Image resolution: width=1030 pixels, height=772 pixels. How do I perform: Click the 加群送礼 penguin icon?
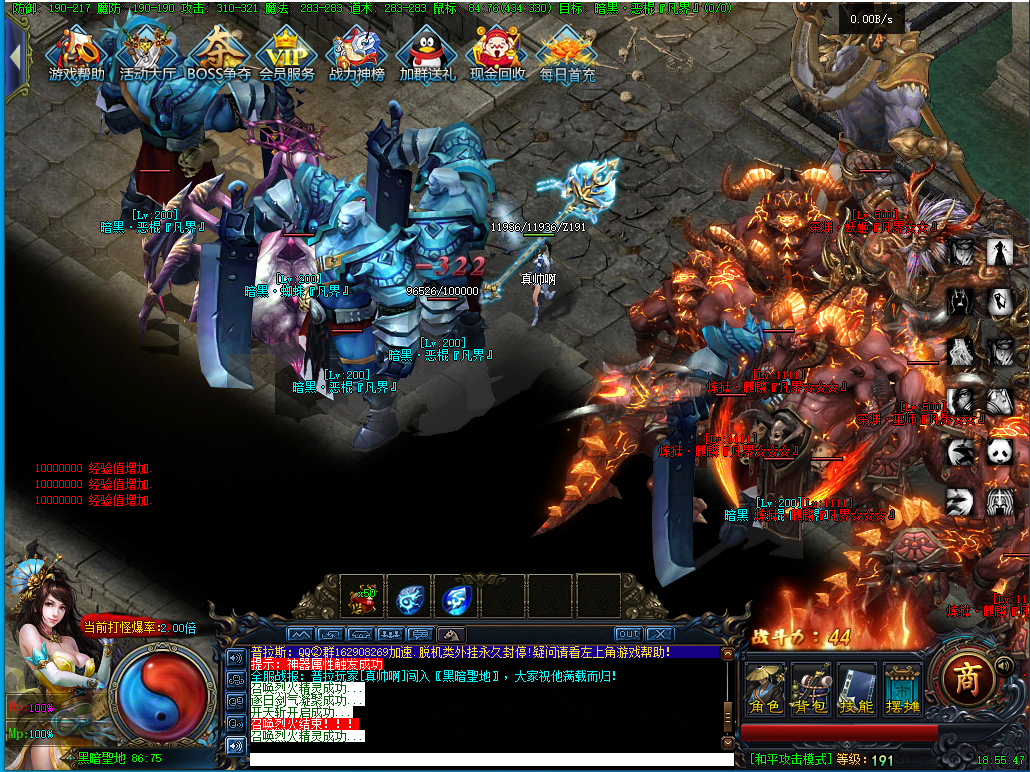coord(427,54)
